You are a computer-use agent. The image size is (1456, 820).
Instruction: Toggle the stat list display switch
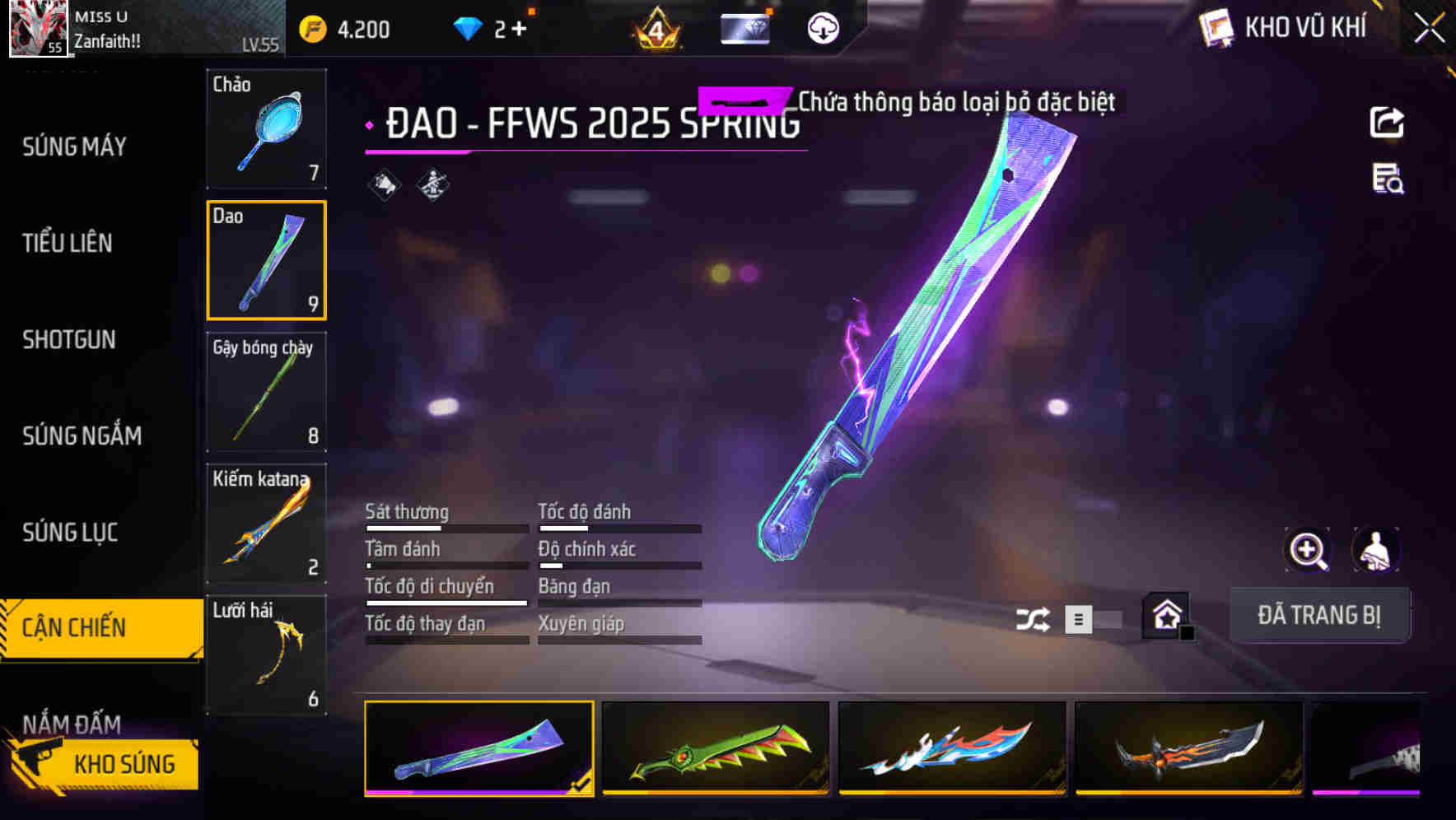pyautogui.click(x=1077, y=620)
